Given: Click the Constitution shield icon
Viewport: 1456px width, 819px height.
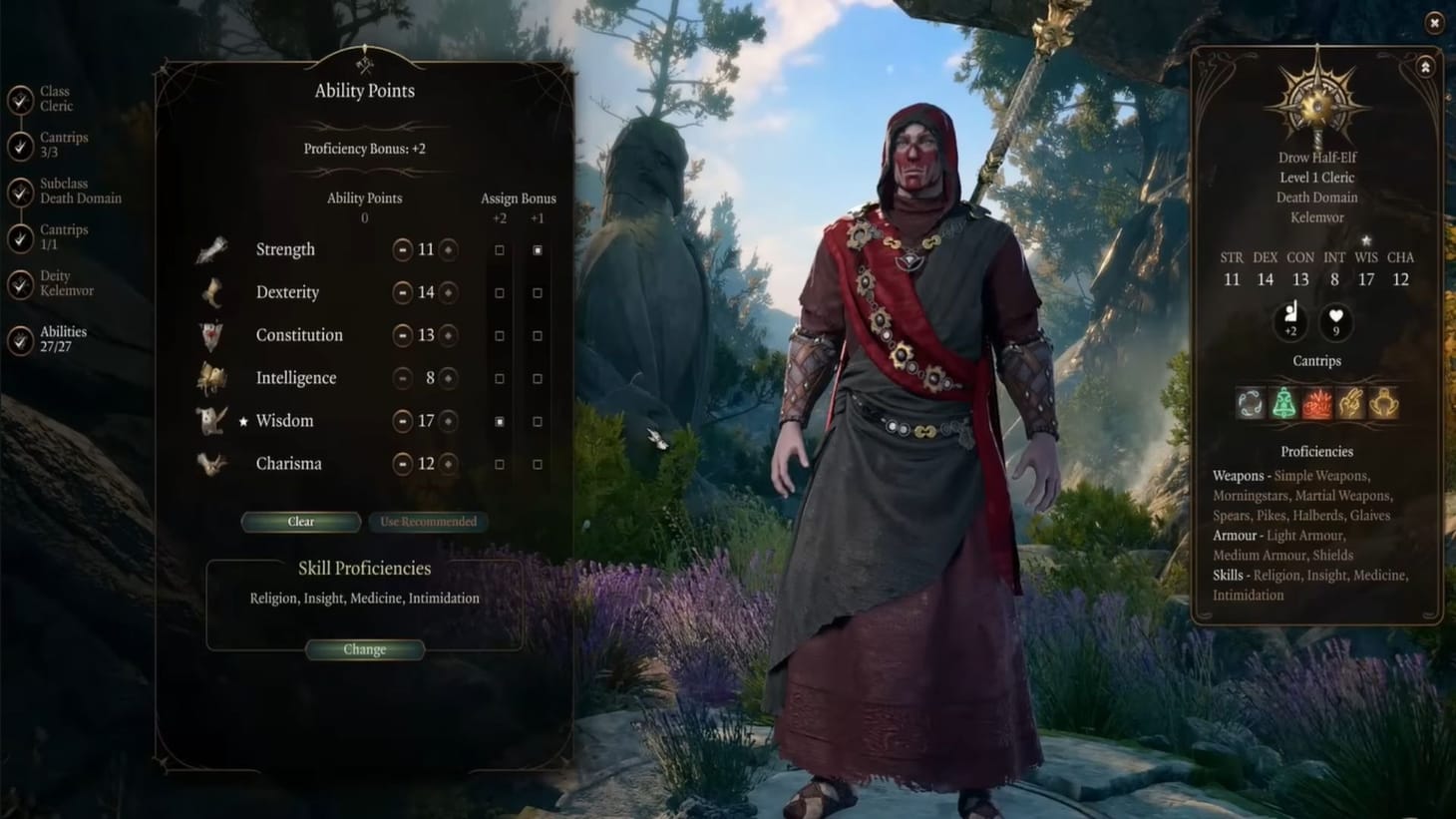Looking at the screenshot, I should 212,335.
